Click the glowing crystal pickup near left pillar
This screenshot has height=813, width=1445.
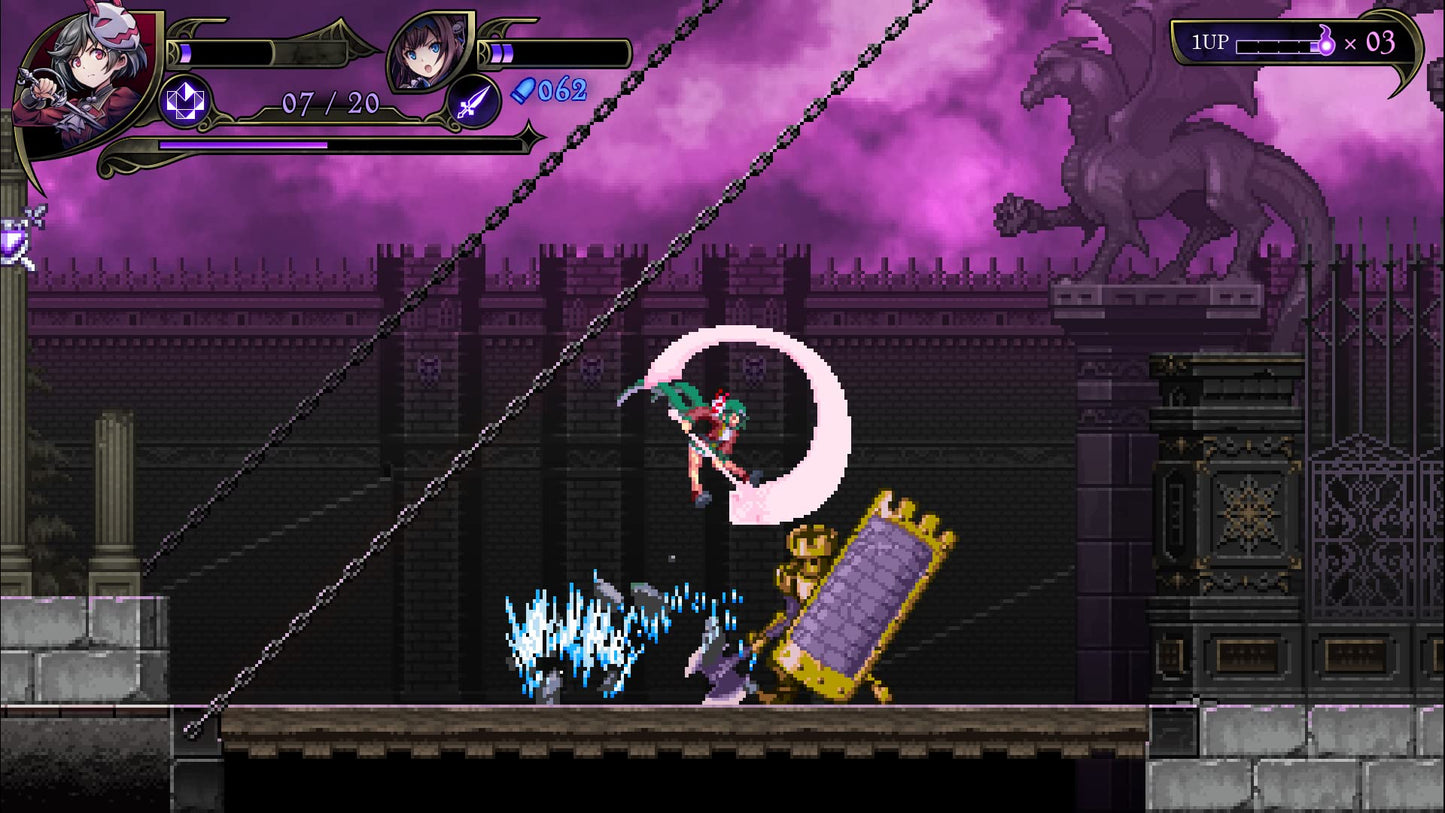[x=15, y=238]
